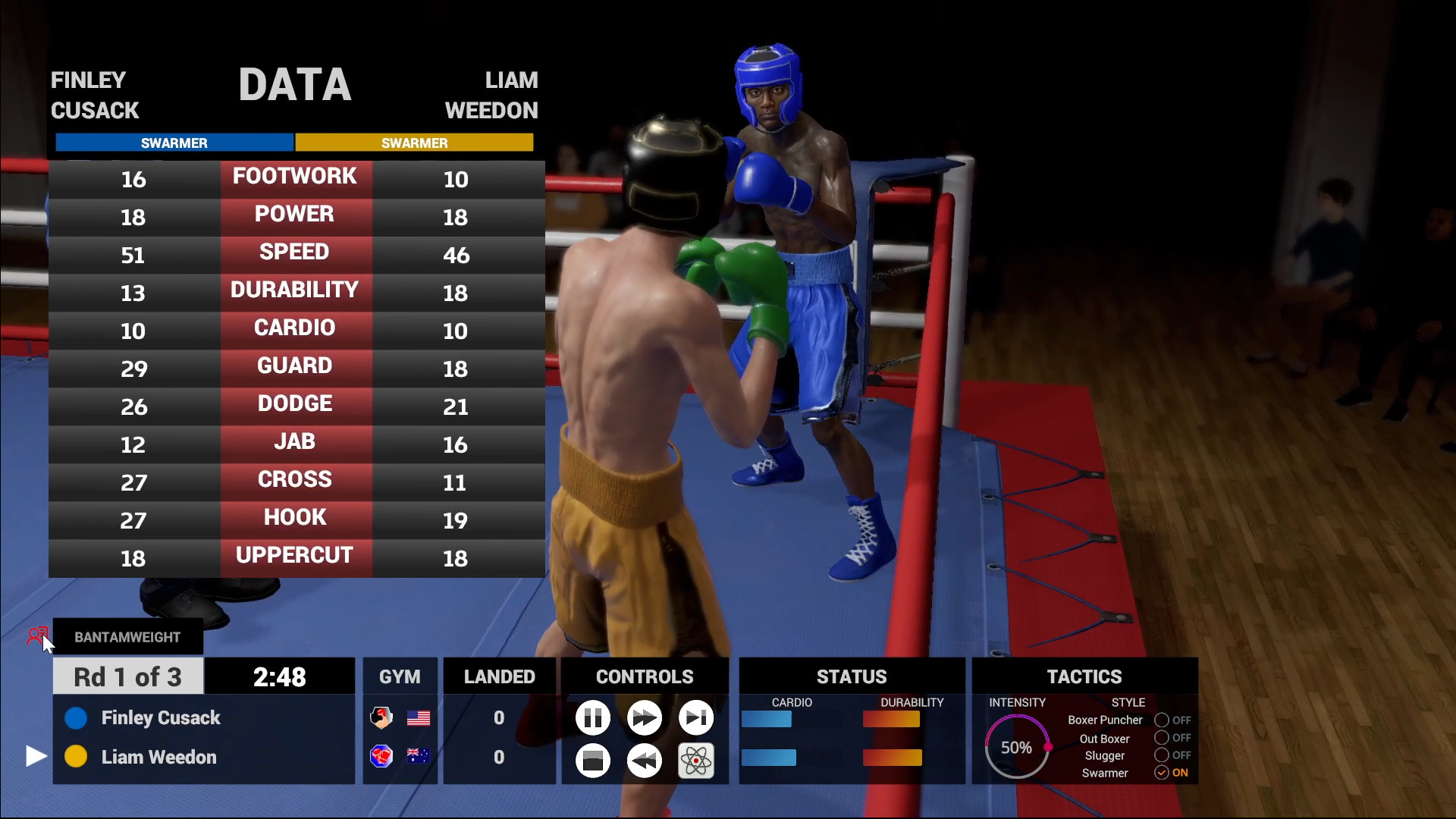Expand the yellow play arrow beside Liam Weedon
Screen dimensions: 1456x819
(35, 756)
